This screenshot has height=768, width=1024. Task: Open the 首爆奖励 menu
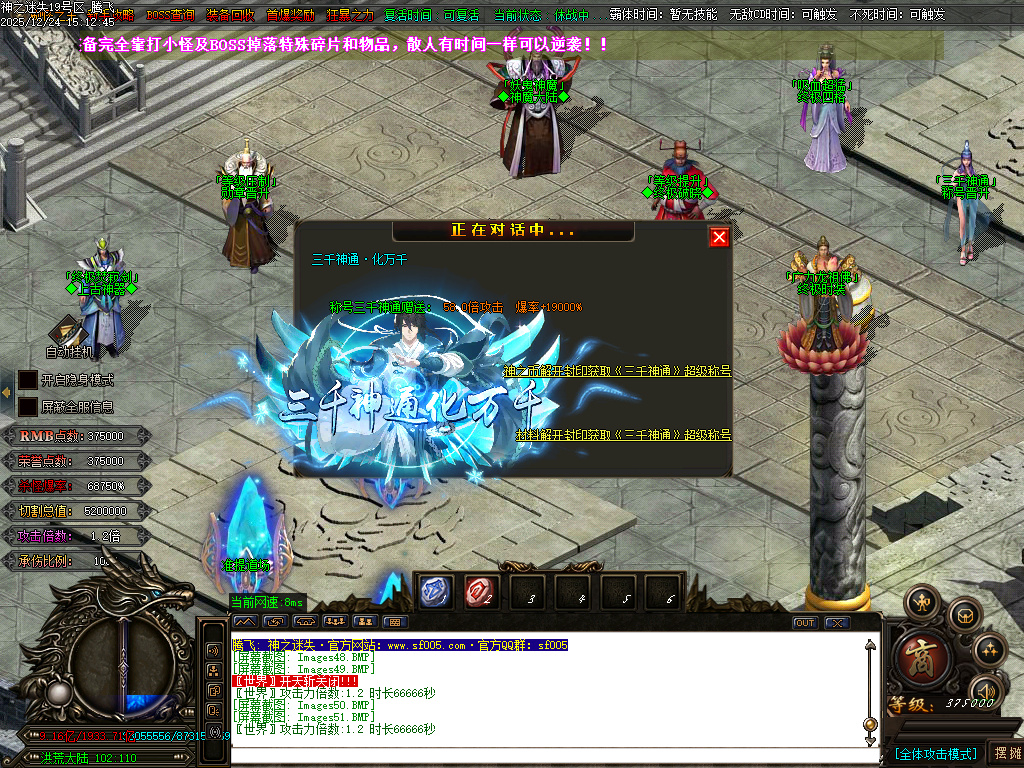(x=290, y=16)
